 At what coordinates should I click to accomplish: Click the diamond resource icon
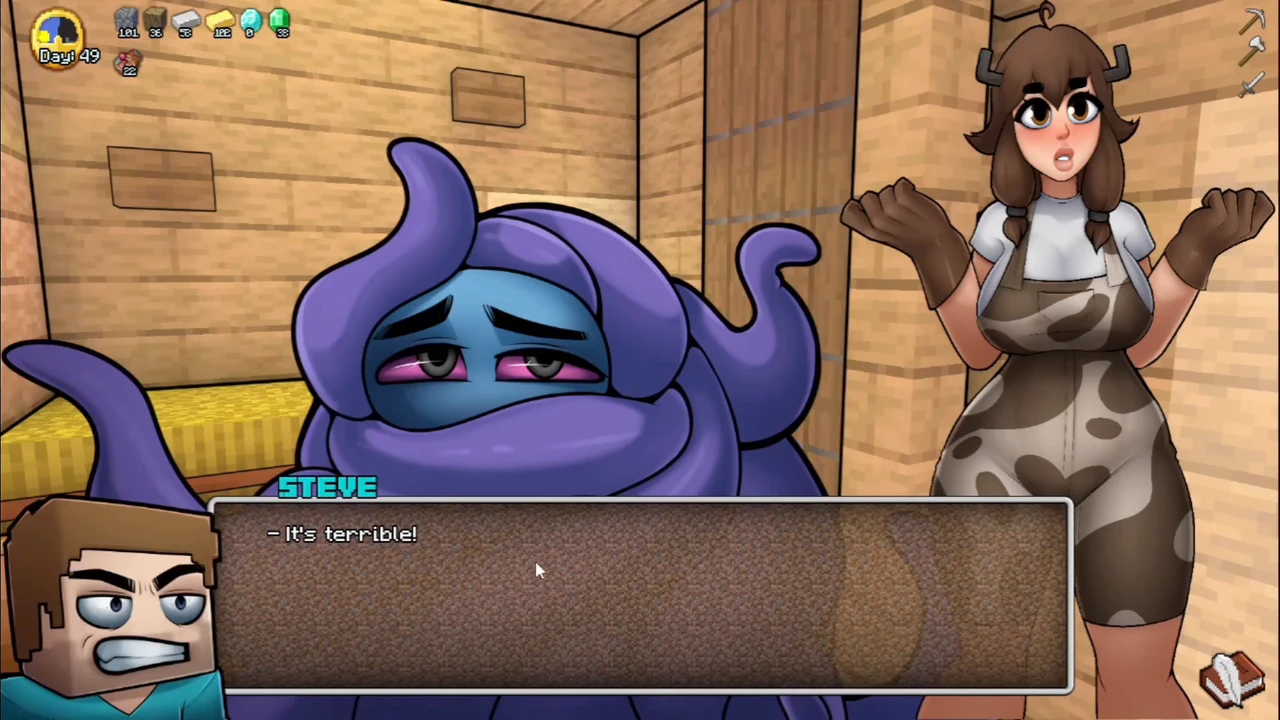(250, 19)
